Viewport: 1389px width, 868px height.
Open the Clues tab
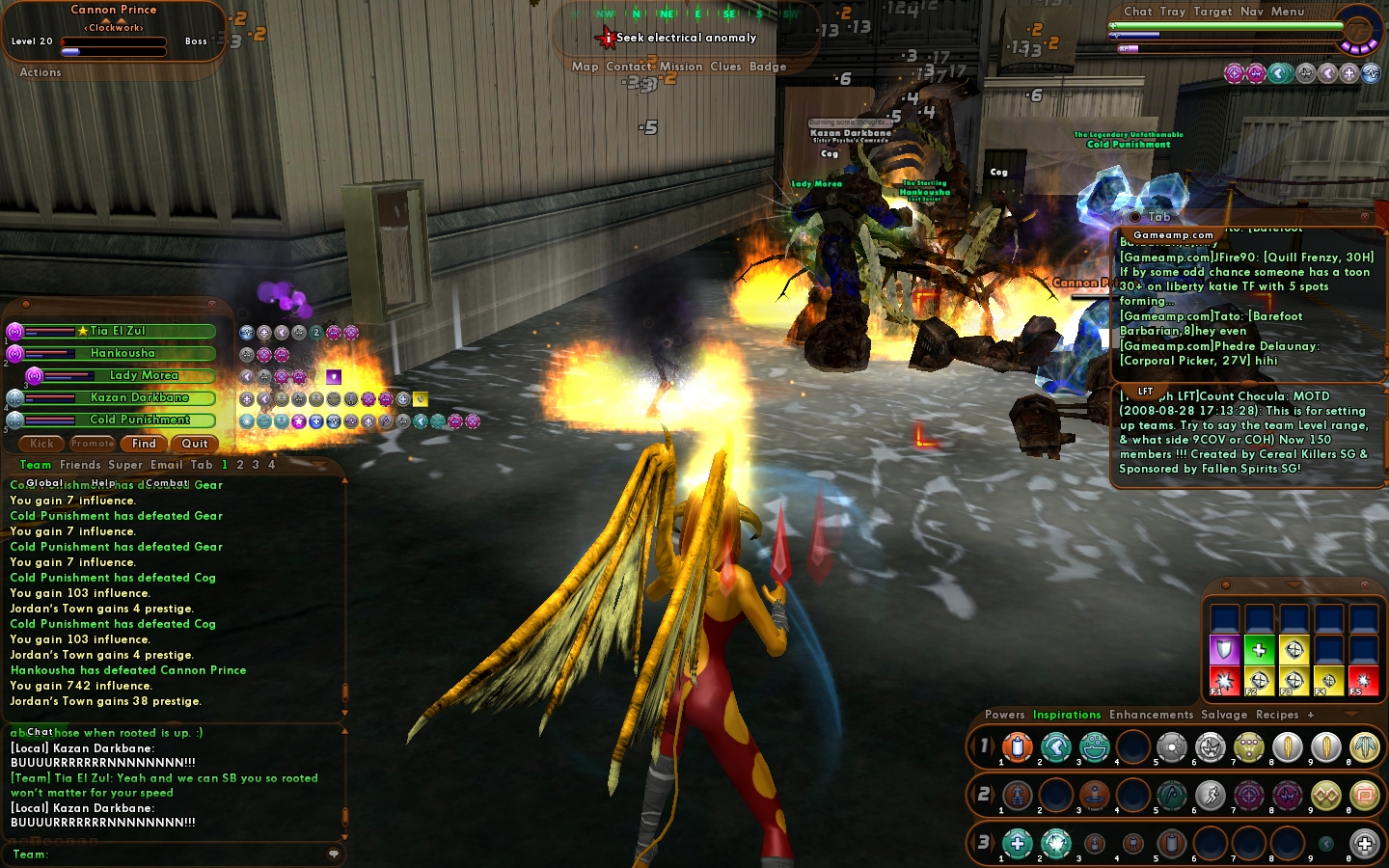tap(725, 67)
